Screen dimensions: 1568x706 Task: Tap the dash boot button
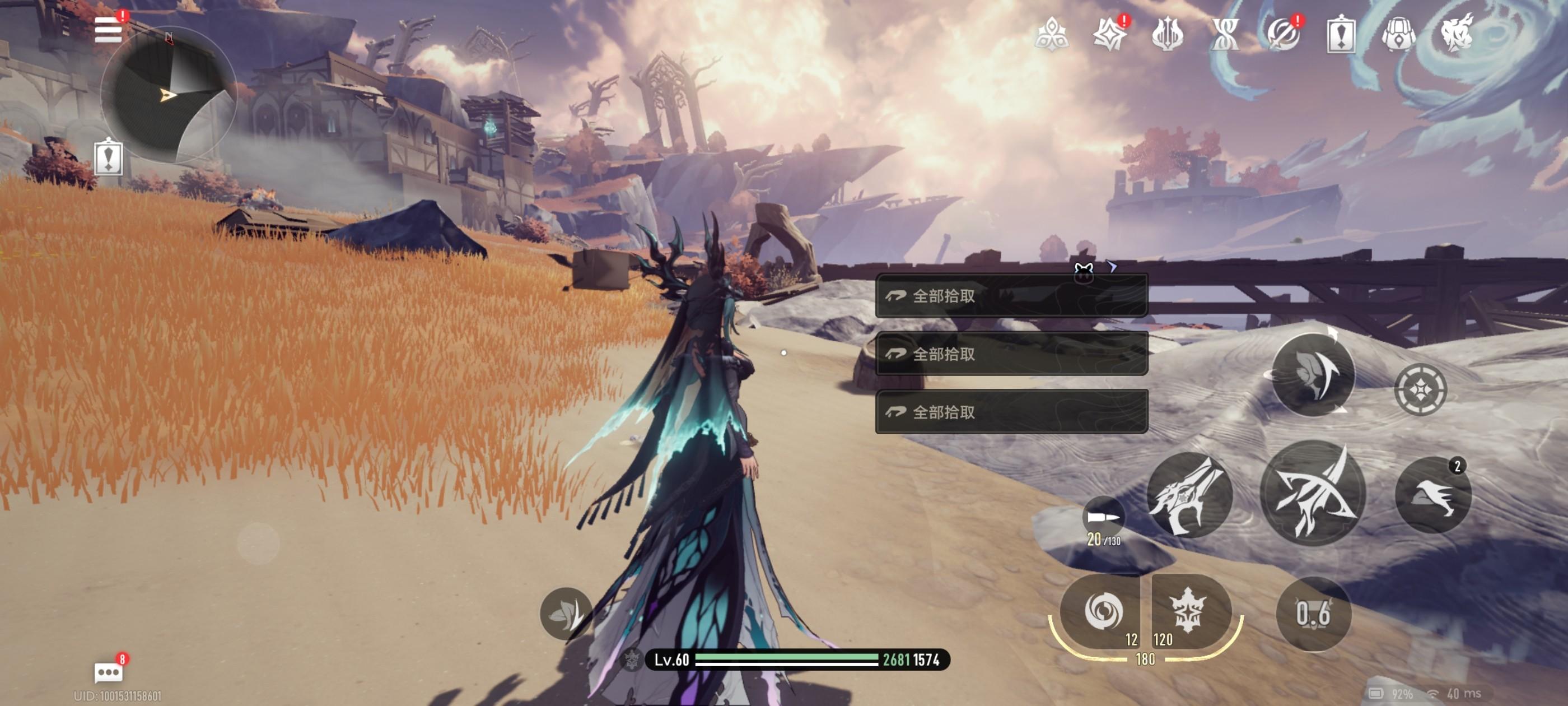1433,495
